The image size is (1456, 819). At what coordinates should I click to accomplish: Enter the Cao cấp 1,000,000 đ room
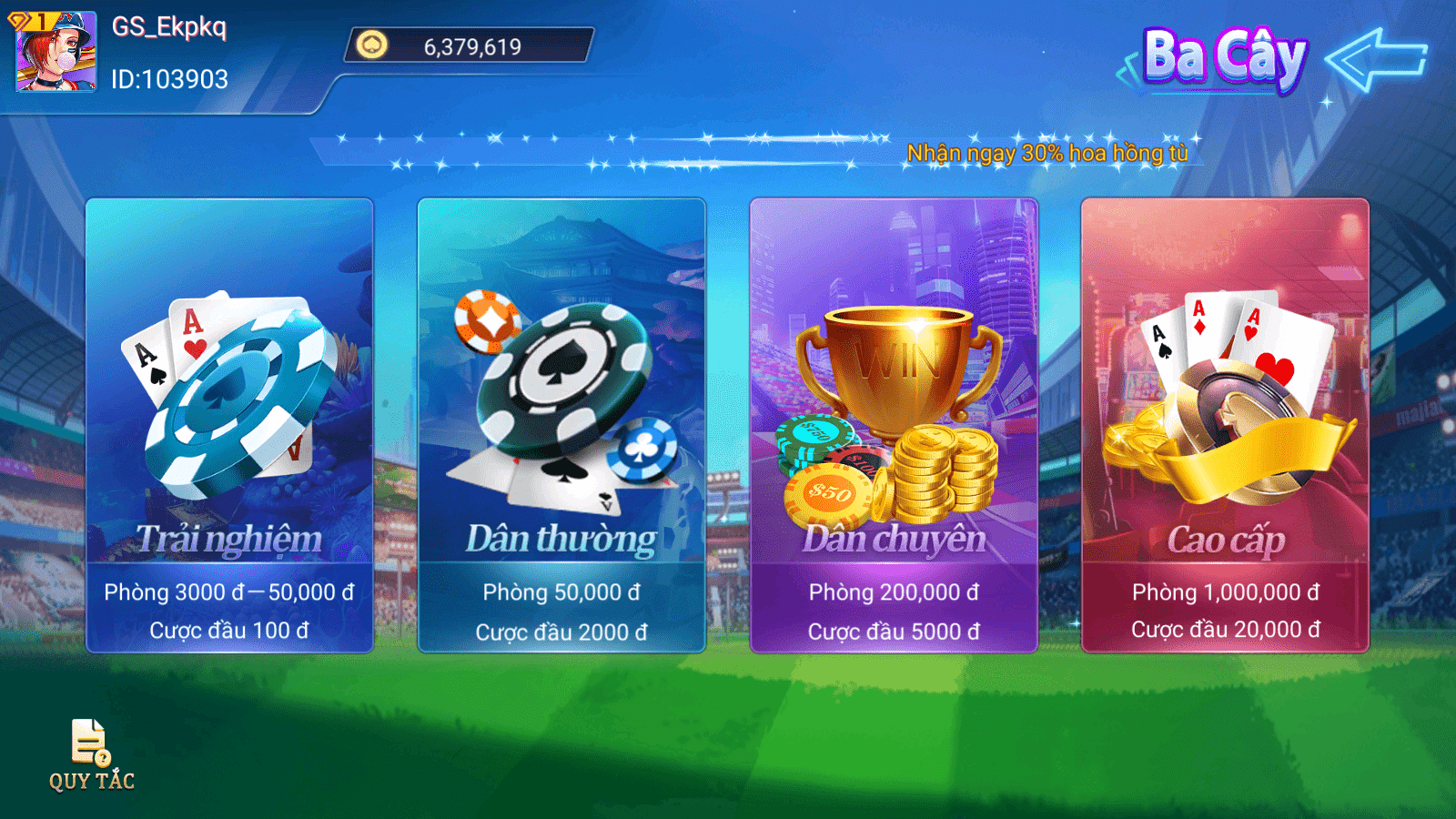1226,423
